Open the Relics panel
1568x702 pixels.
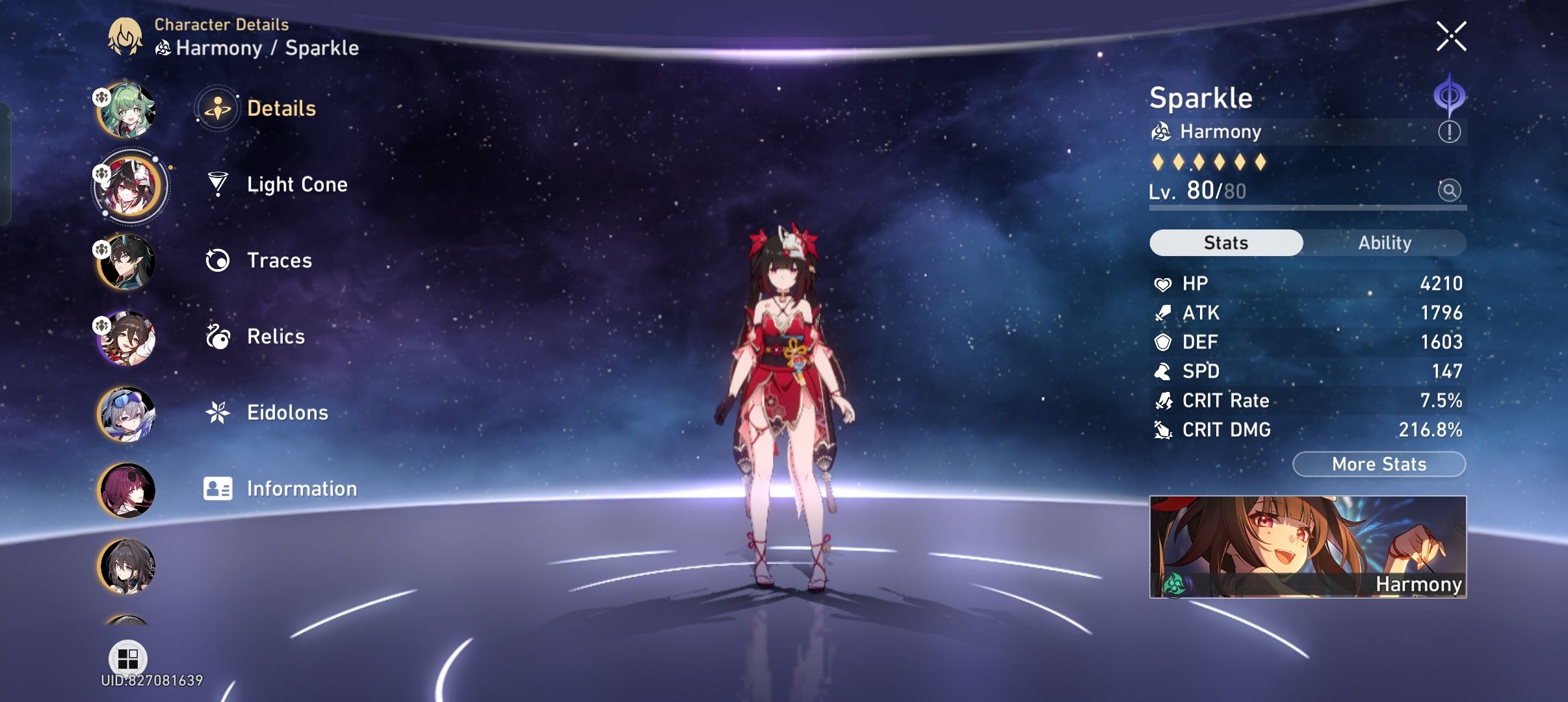tap(276, 337)
